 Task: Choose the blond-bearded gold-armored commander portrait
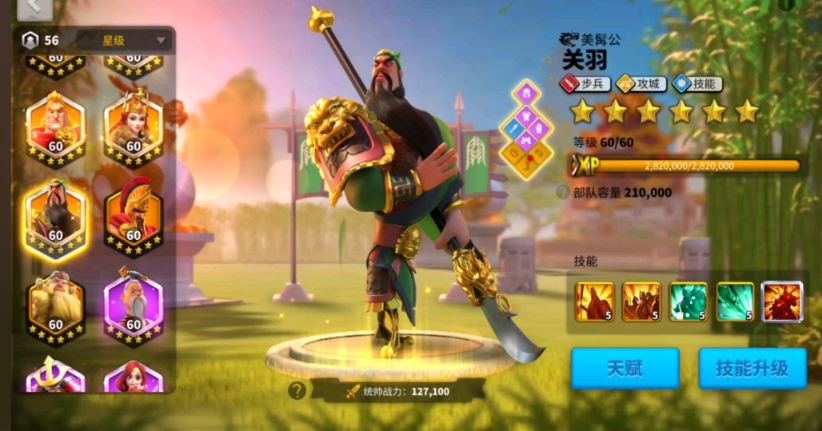55,304
